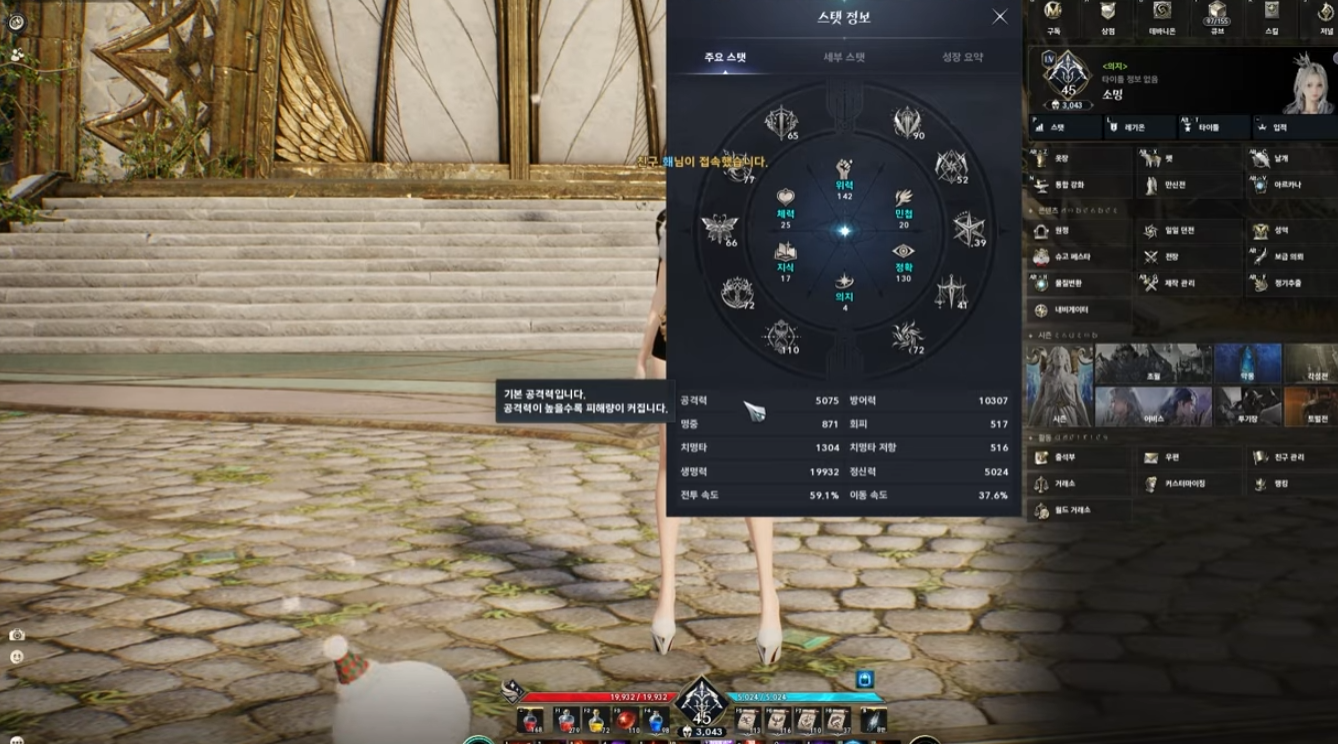Choose the 정확 eye stat icon
The width and height of the screenshot is (1338, 744).
[903, 258]
